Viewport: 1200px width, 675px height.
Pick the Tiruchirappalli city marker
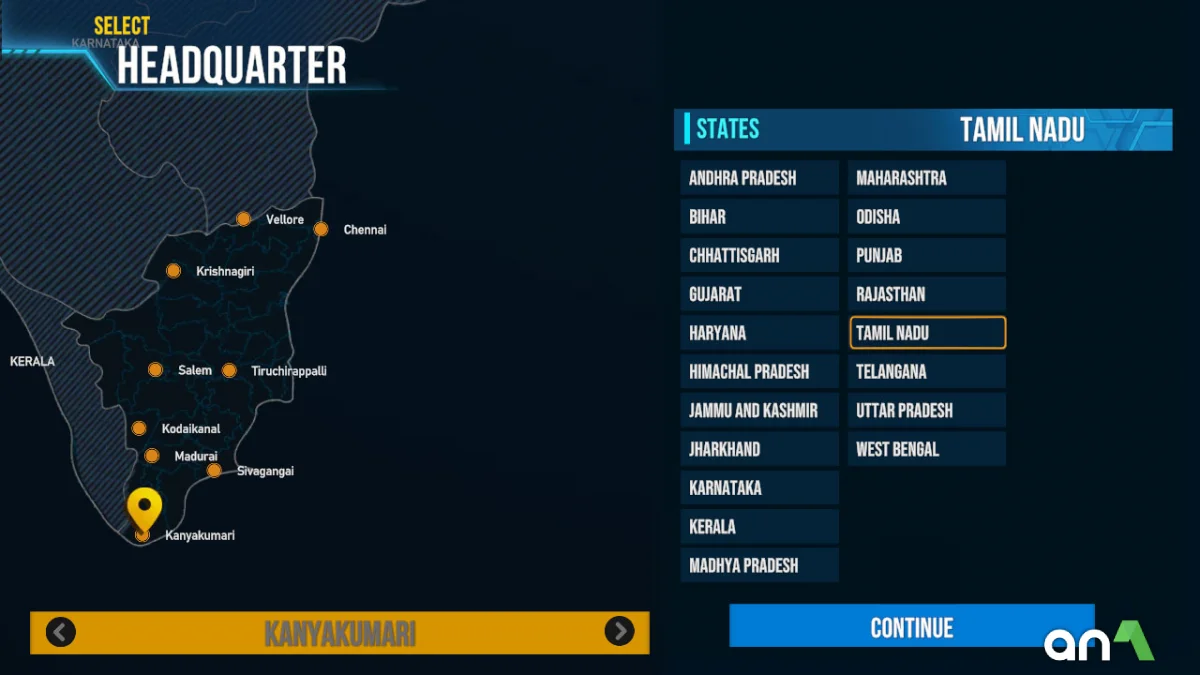coord(229,371)
